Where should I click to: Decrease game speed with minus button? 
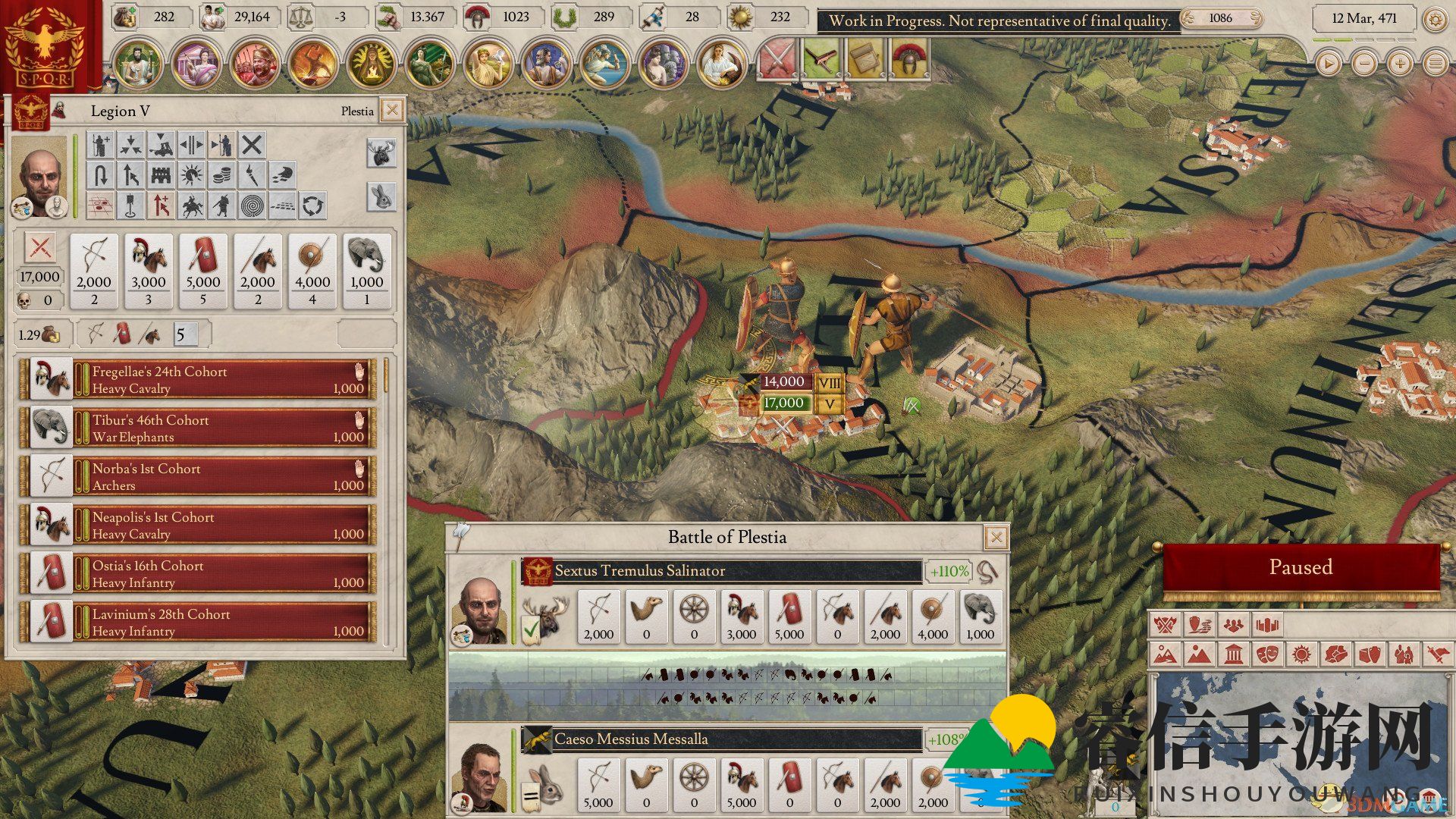1364,64
